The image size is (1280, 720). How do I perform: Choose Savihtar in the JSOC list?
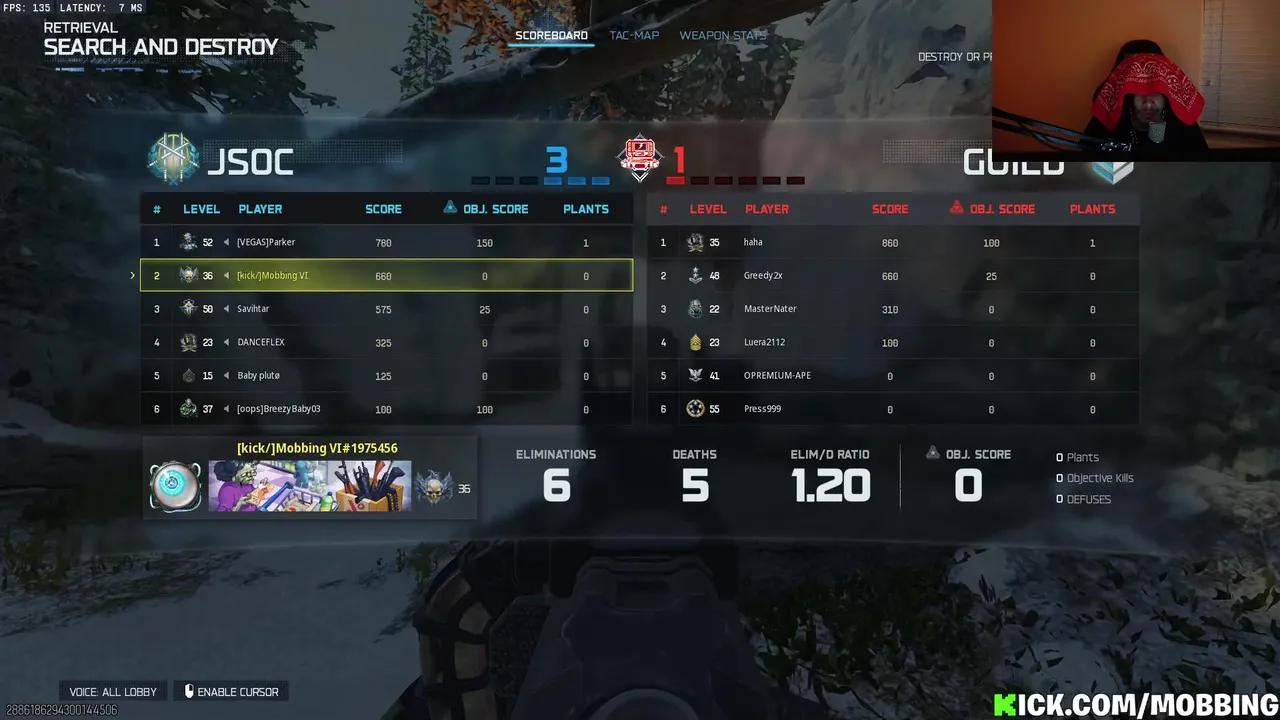(386, 309)
